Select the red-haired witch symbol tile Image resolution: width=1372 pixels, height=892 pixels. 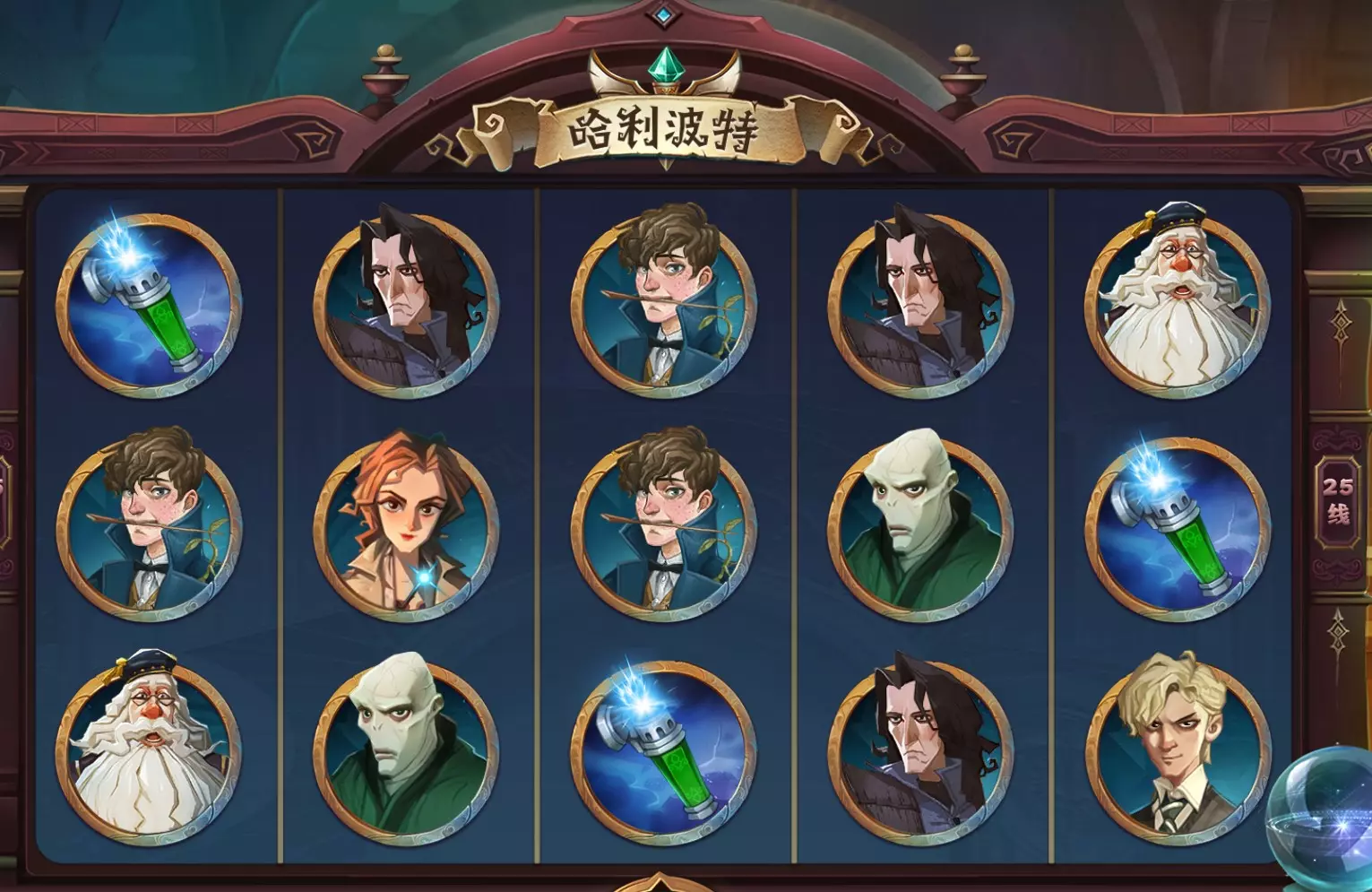(406, 526)
